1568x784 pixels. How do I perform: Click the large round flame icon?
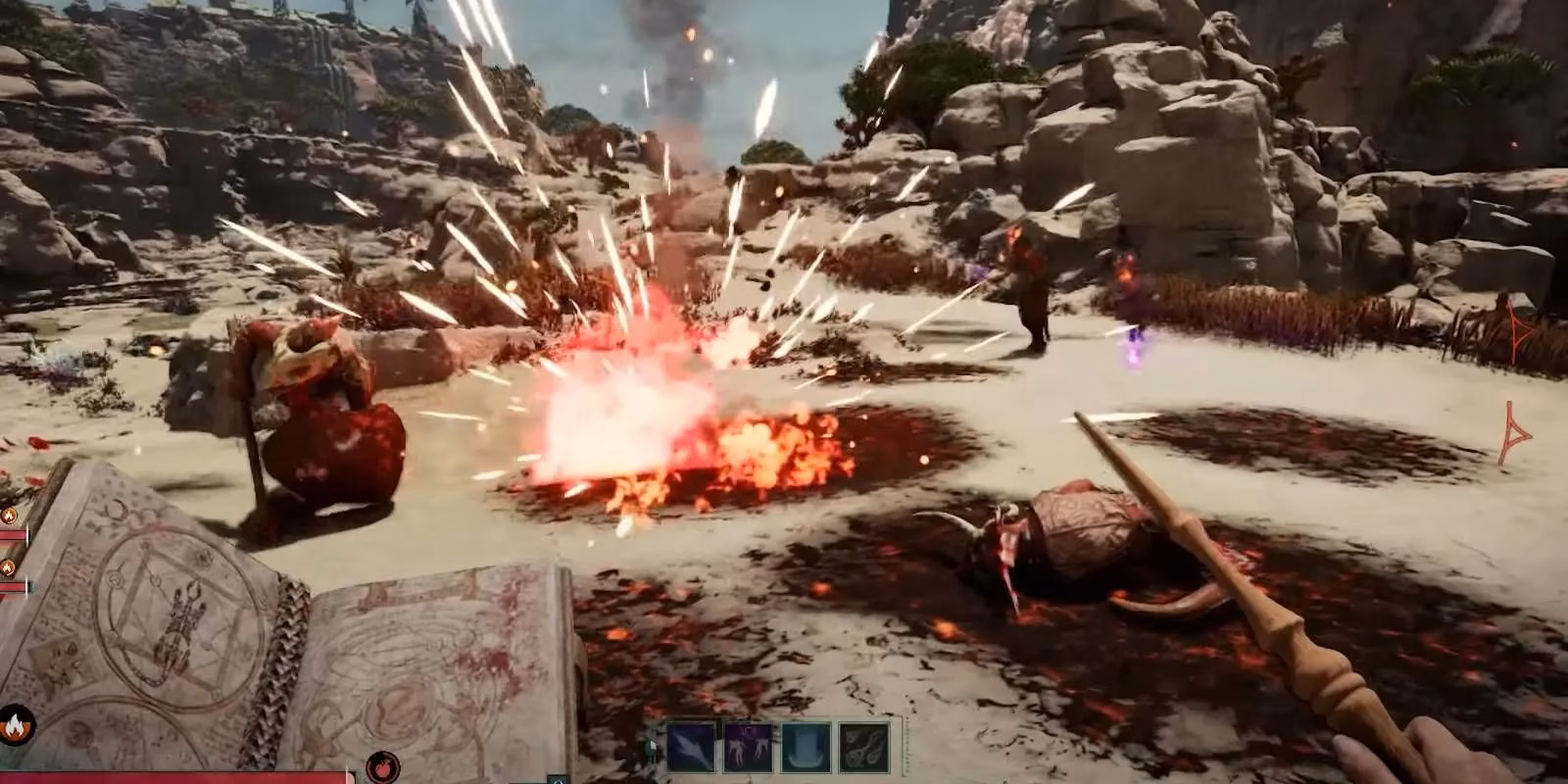coord(16,727)
